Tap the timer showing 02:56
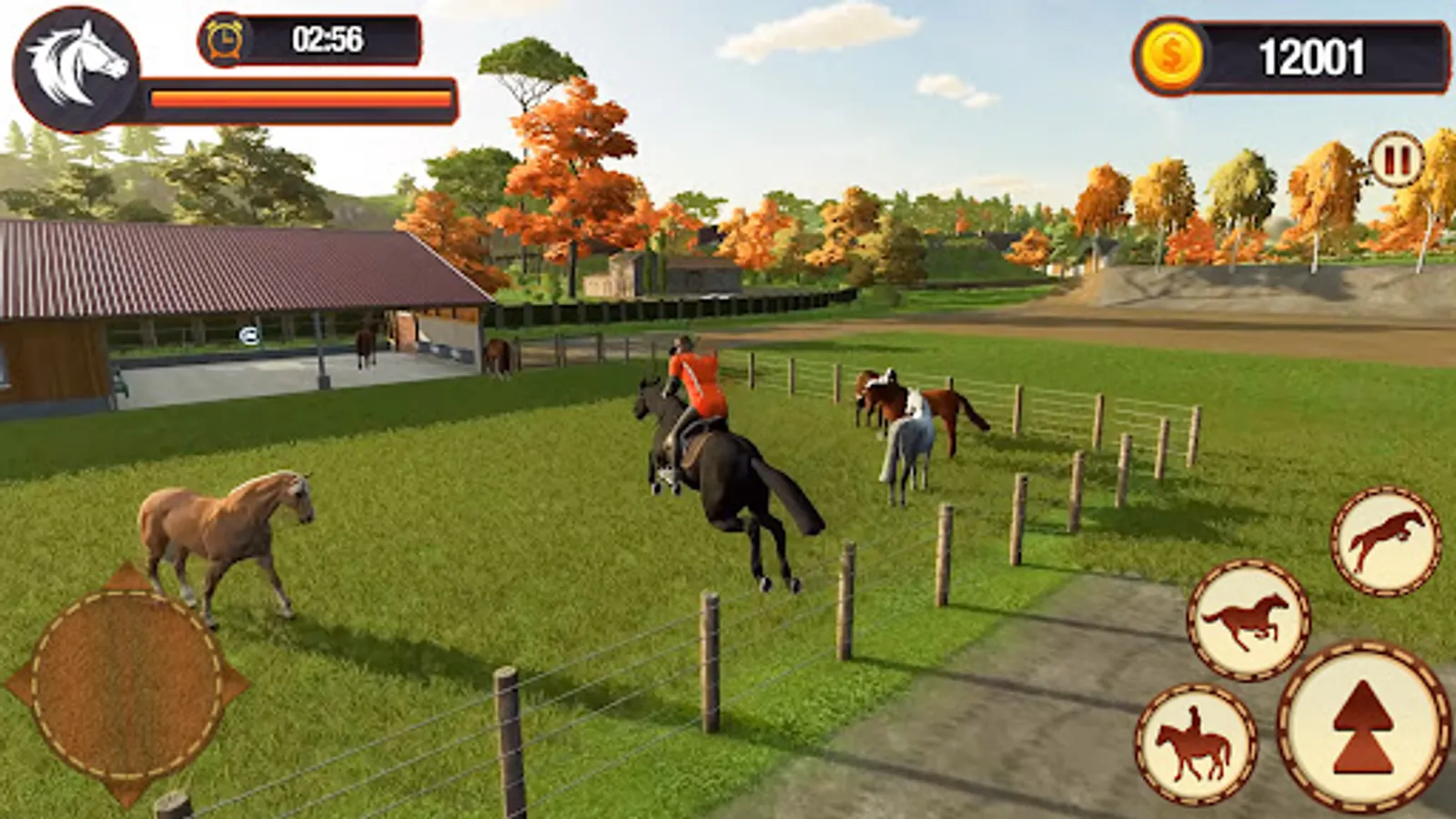 pos(328,35)
